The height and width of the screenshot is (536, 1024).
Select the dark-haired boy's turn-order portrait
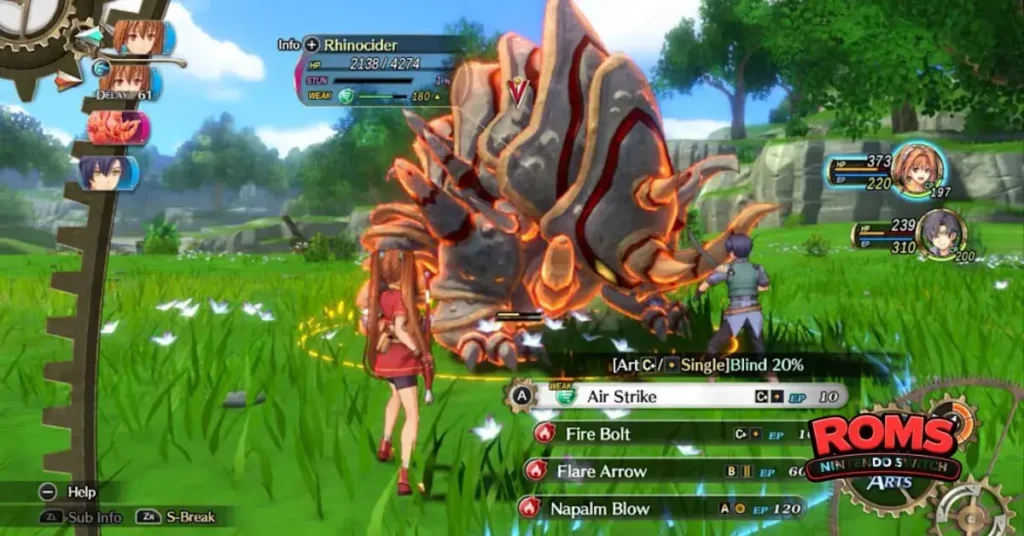tap(108, 172)
